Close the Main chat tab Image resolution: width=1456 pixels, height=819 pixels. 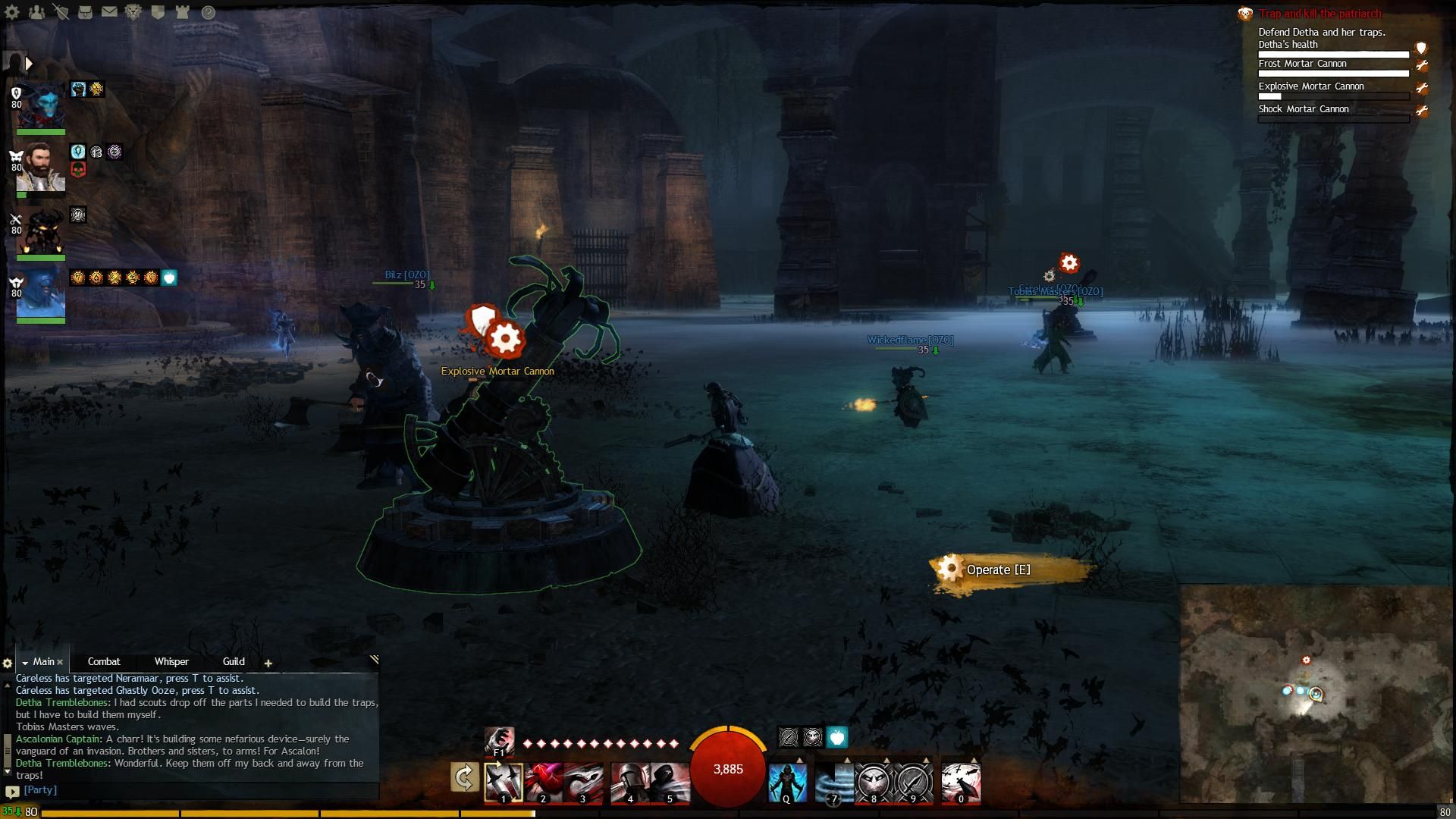(x=60, y=662)
